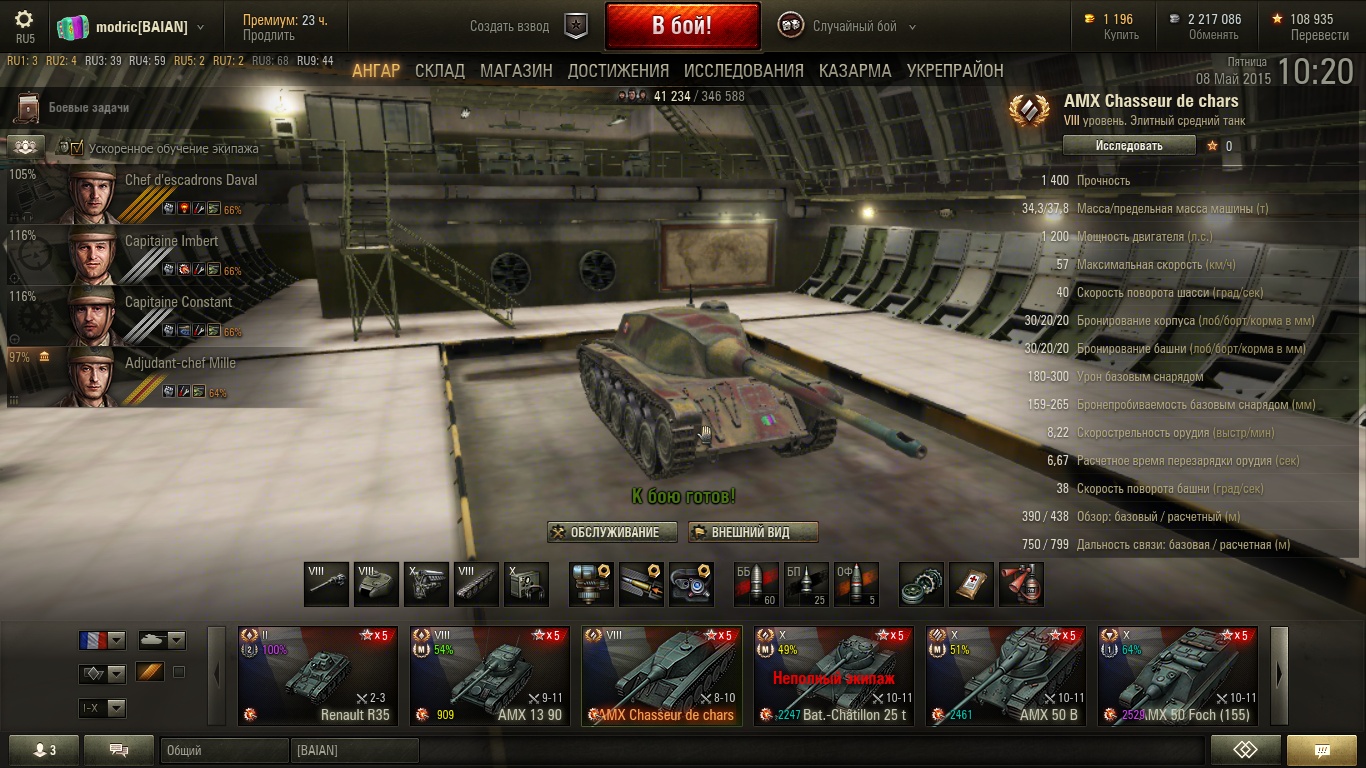Image resolution: width=1366 pixels, height=768 pixels.
Task: Pick the AMX 50 B tank
Action: click(1006, 675)
